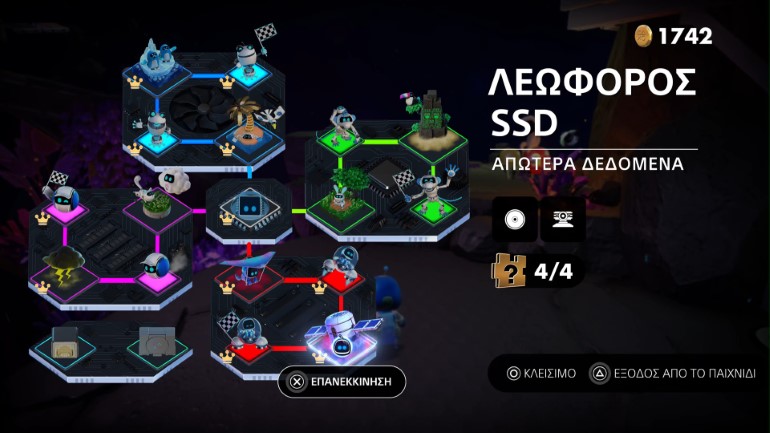Click the ΕΠΑΝΕΚΚΙΝΗΣΗ restart button
770x433 pixels.
tap(342, 381)
